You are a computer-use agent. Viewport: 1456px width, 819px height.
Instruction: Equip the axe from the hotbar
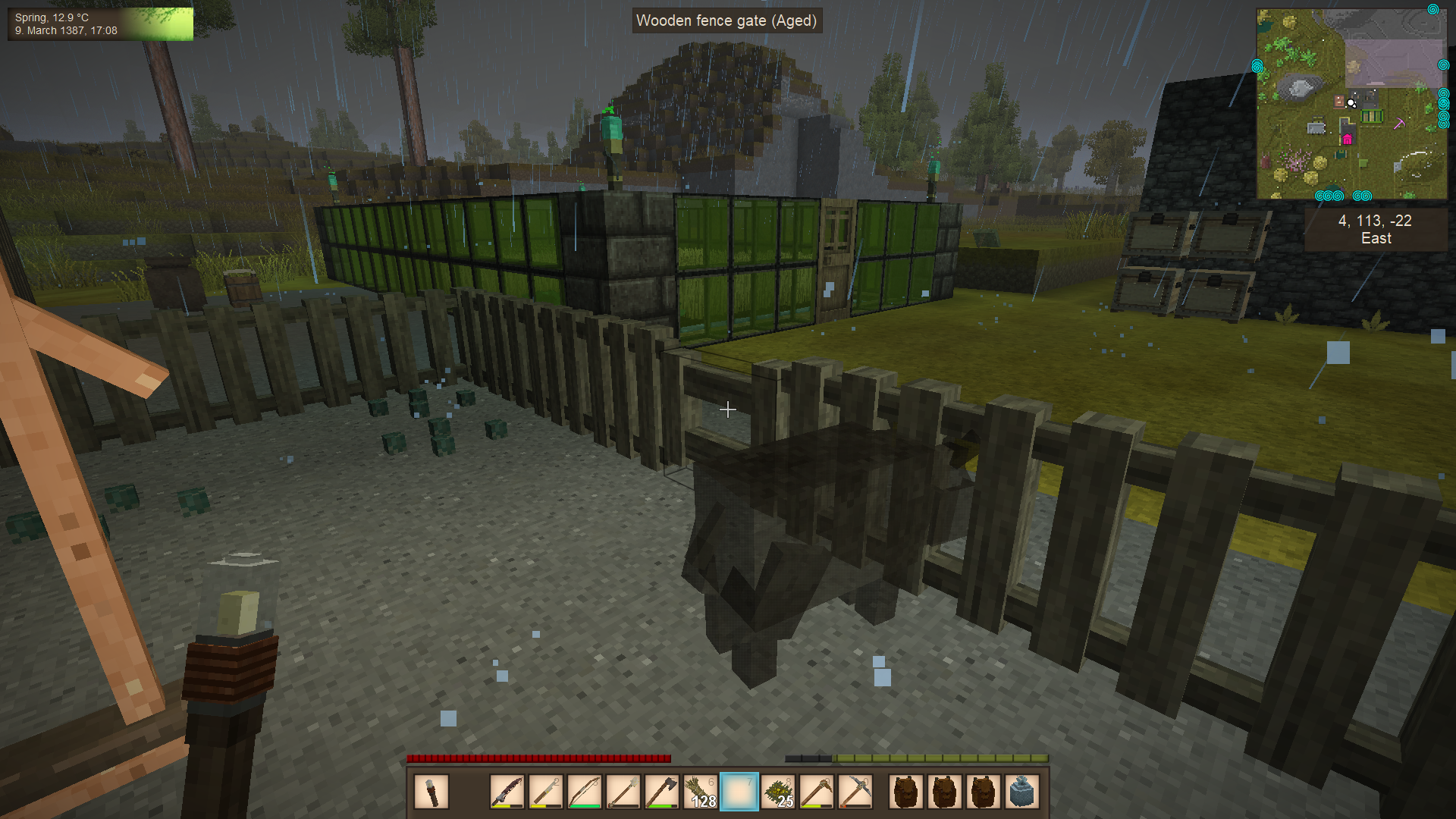[x=662, y=792]
